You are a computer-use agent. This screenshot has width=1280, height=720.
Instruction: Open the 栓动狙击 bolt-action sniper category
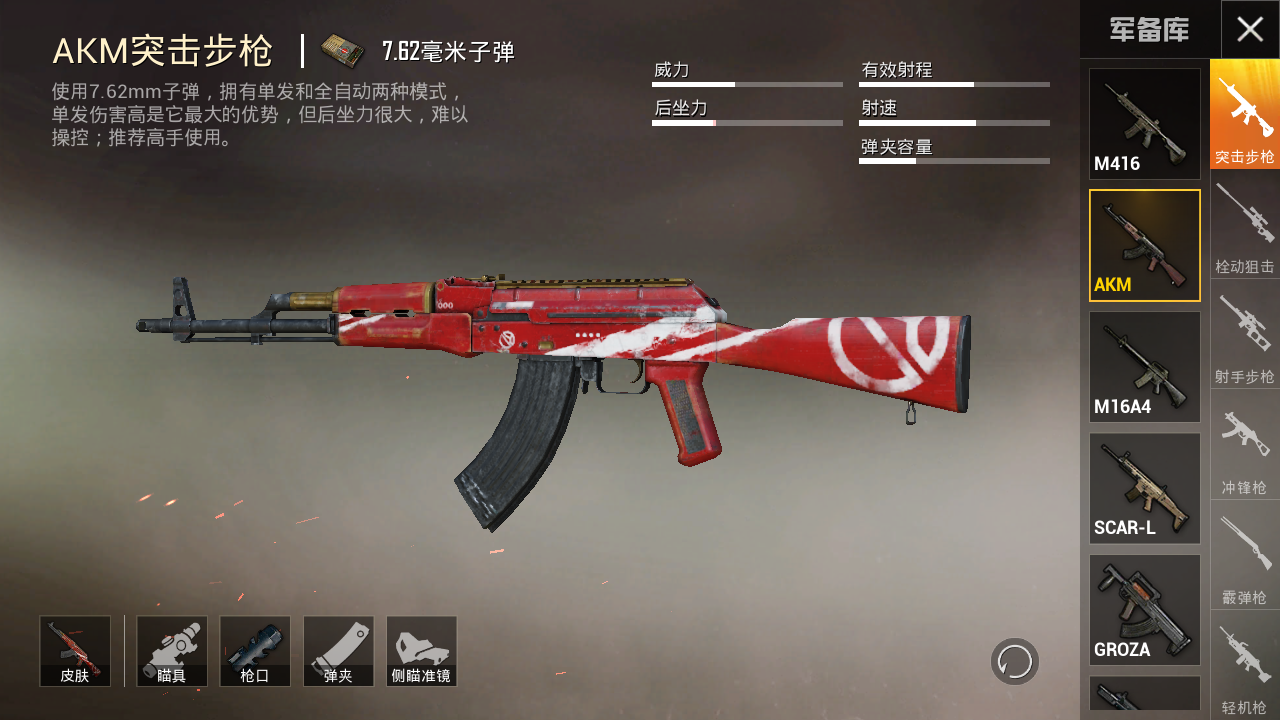[1244, 225]
